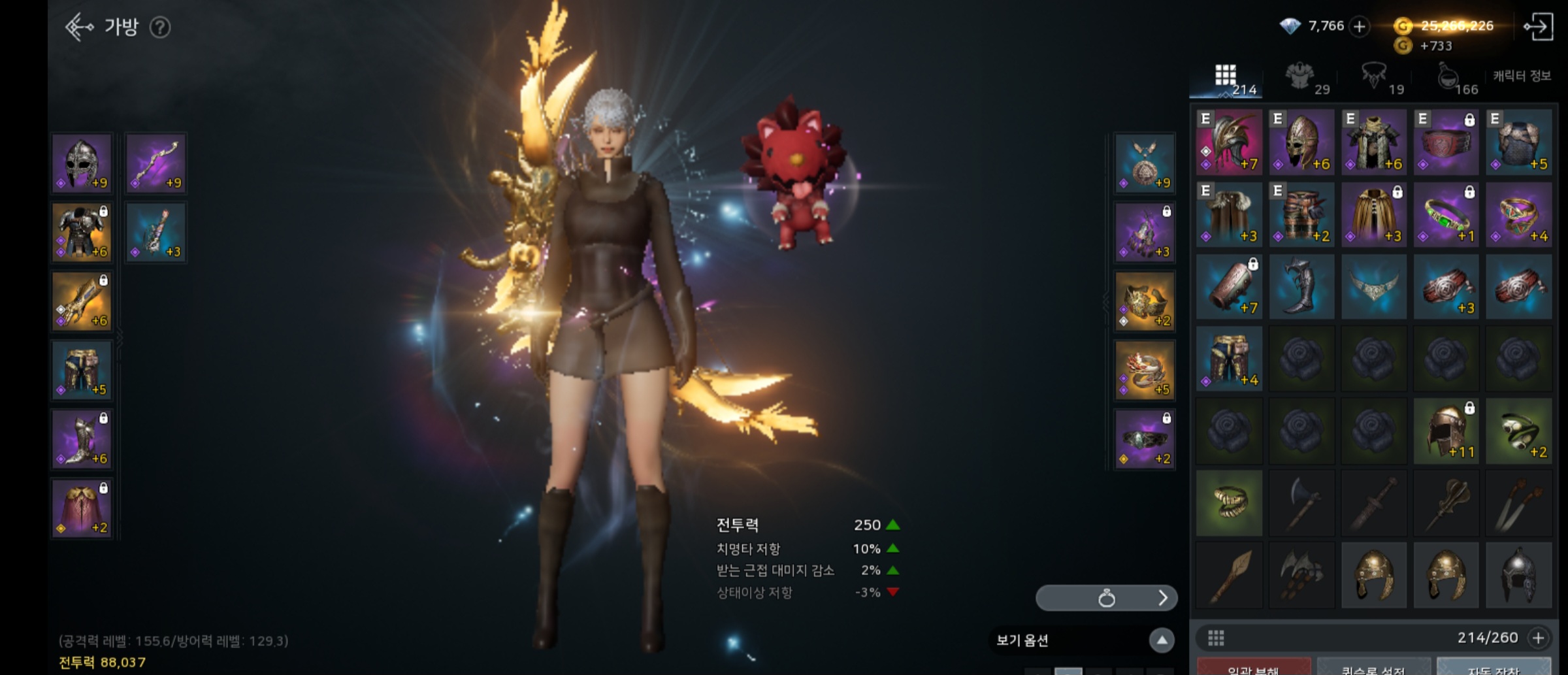The width and height of the screenshot is (1568, 675).
Task: Select the equipped +9 helmet slot
Action: tap(82, 163)
